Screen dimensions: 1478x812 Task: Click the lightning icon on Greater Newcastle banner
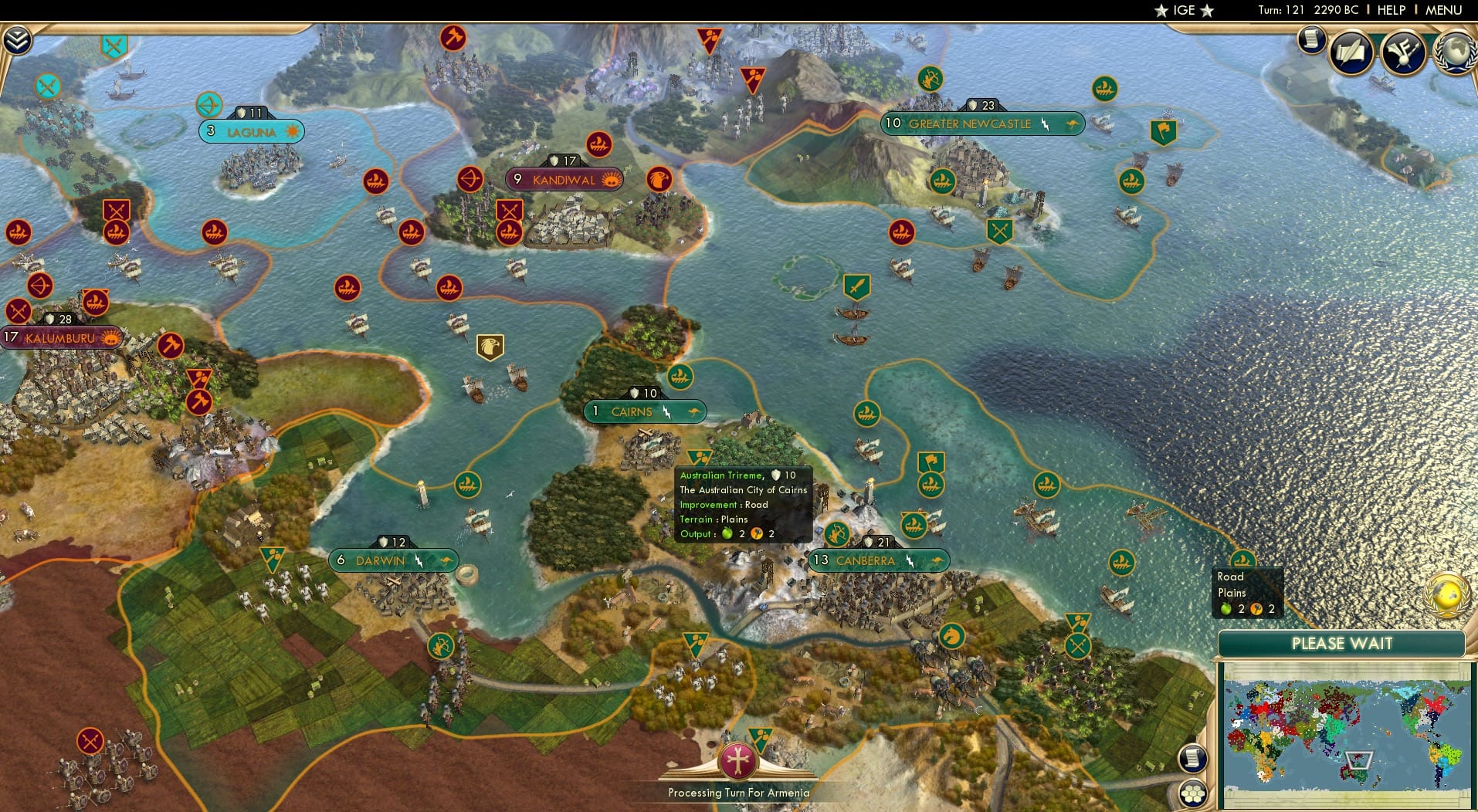click(x=1044, y=123)
